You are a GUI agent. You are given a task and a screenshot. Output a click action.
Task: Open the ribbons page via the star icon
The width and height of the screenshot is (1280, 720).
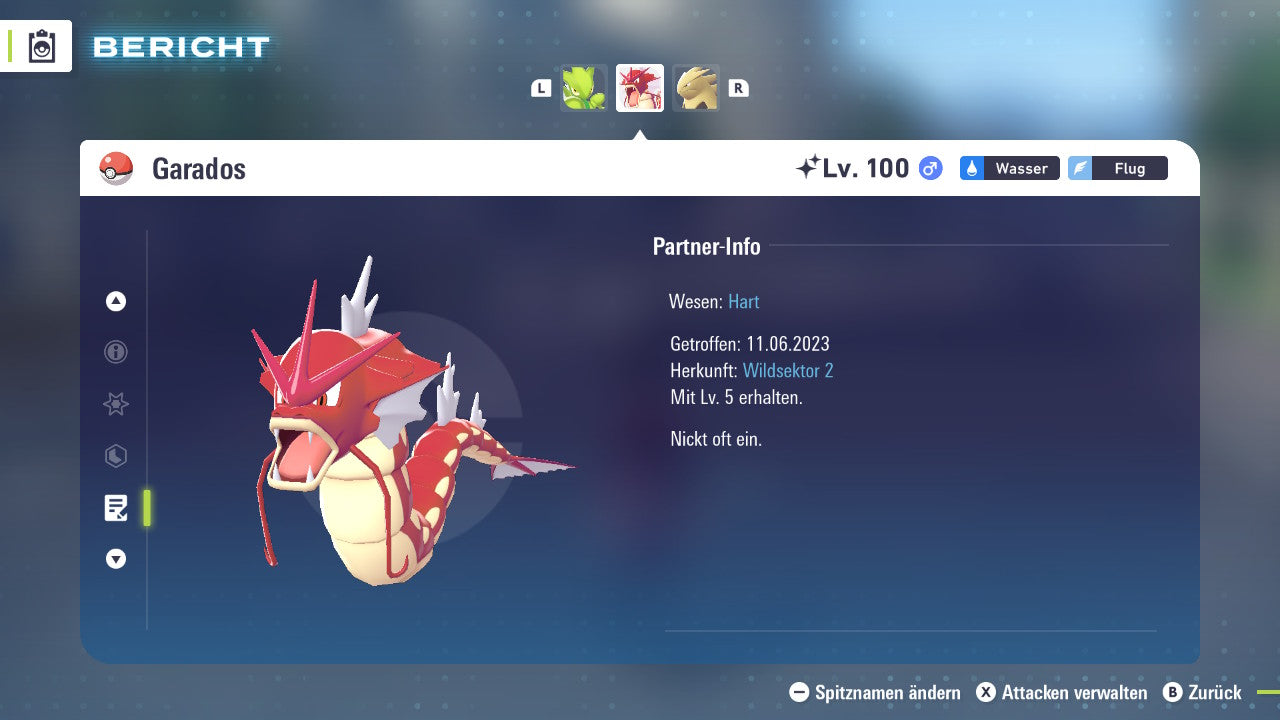pos(115,404)
